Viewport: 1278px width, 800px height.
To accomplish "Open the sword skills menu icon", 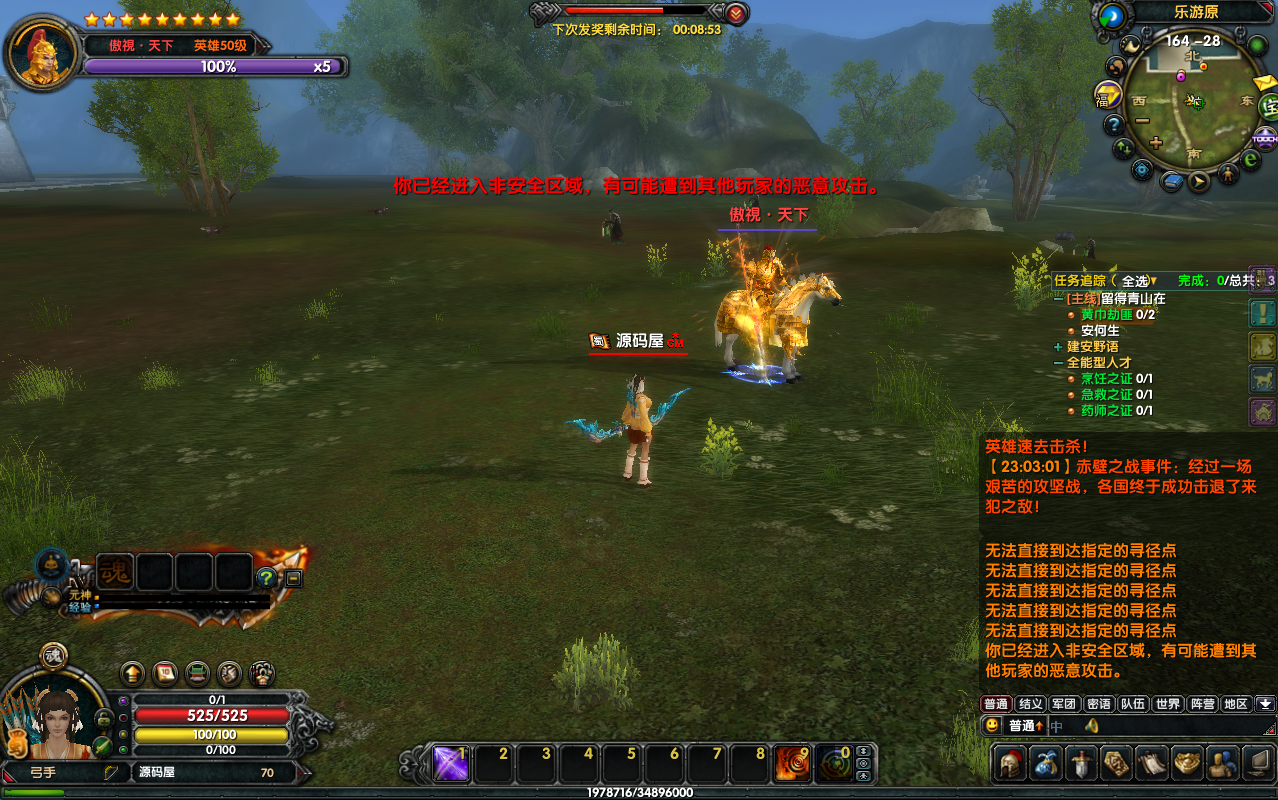I will click(1082, 763).
